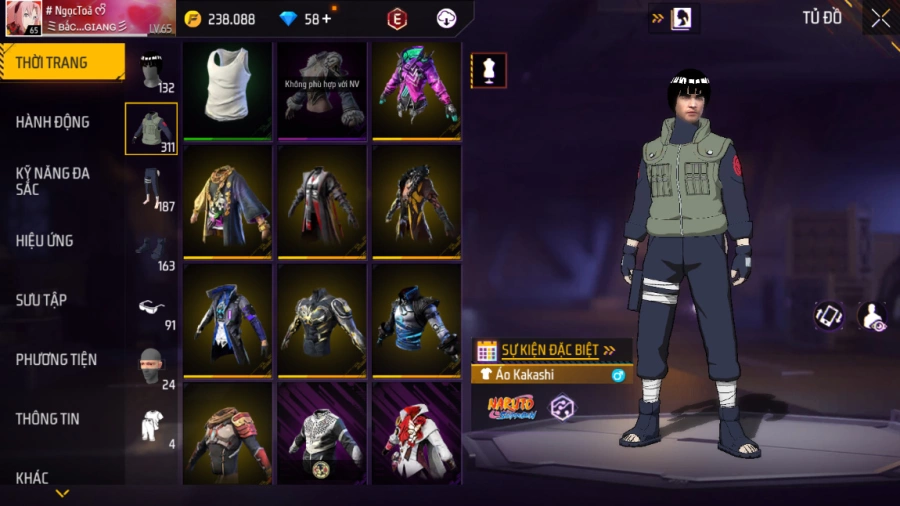The image size is (900, 506).
Task: Click the plus button to add diamonds
Action: [x=326, y=19]
